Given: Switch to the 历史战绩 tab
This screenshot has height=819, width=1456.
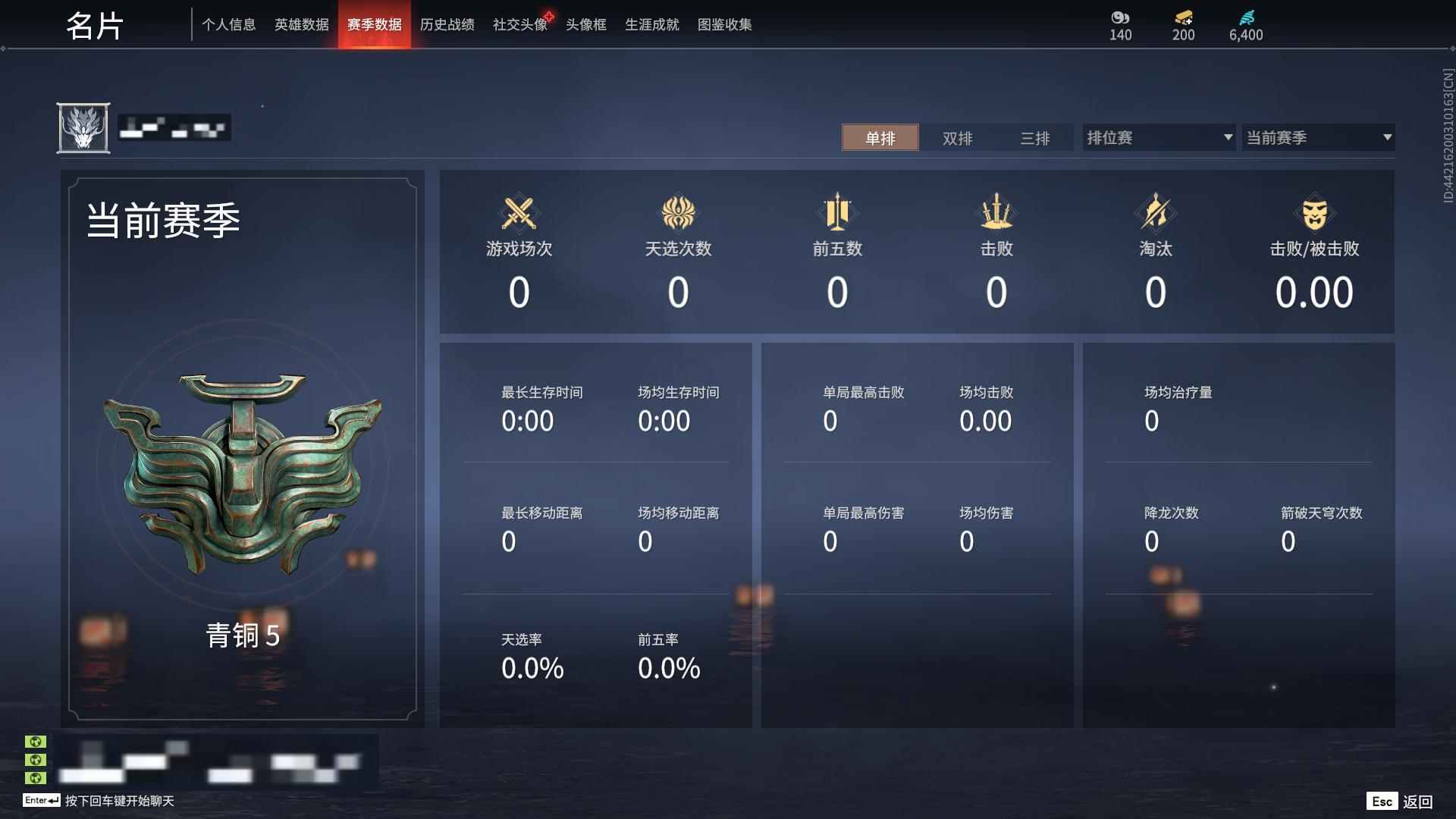Looking at the screenshot, I should tap(447, 24).
